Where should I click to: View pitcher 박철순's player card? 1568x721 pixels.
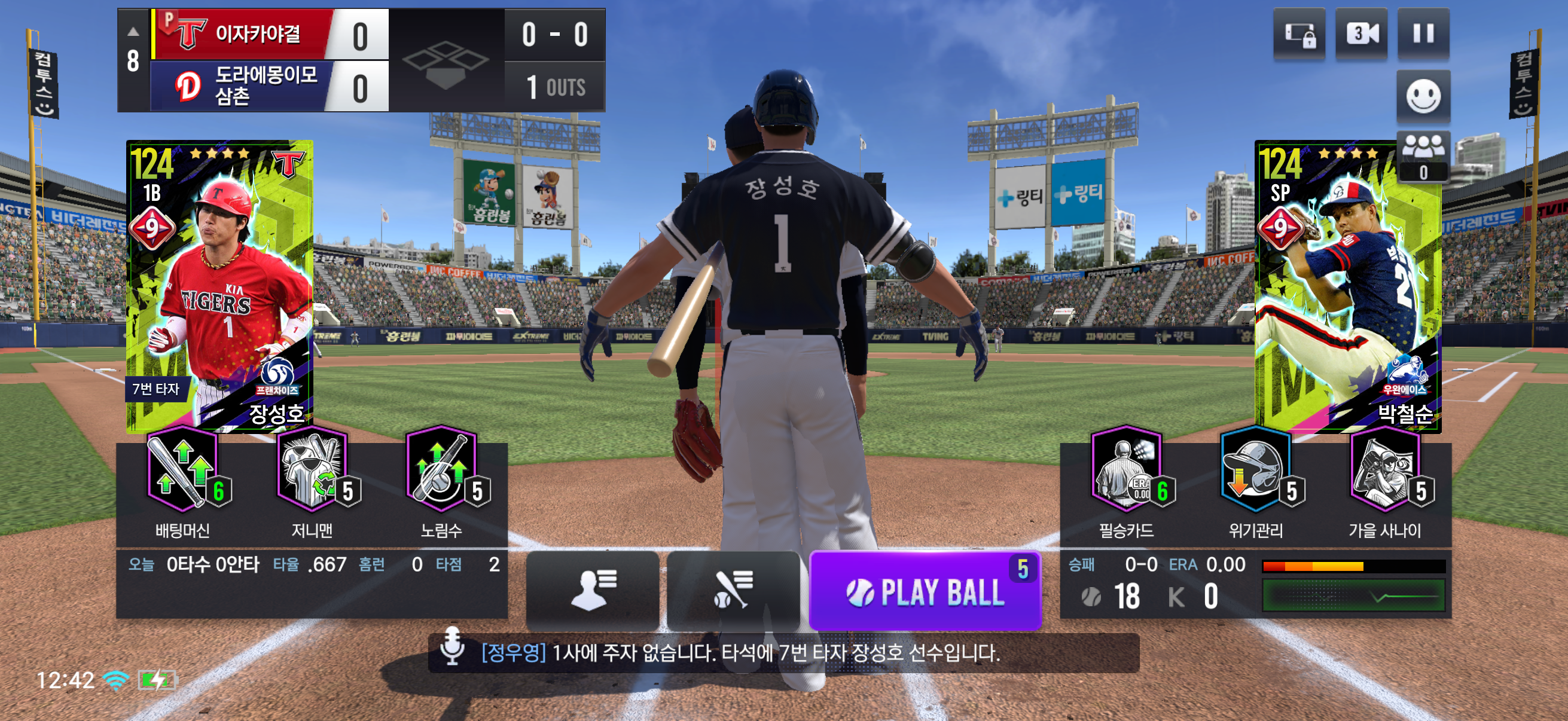click(1348, 286)
